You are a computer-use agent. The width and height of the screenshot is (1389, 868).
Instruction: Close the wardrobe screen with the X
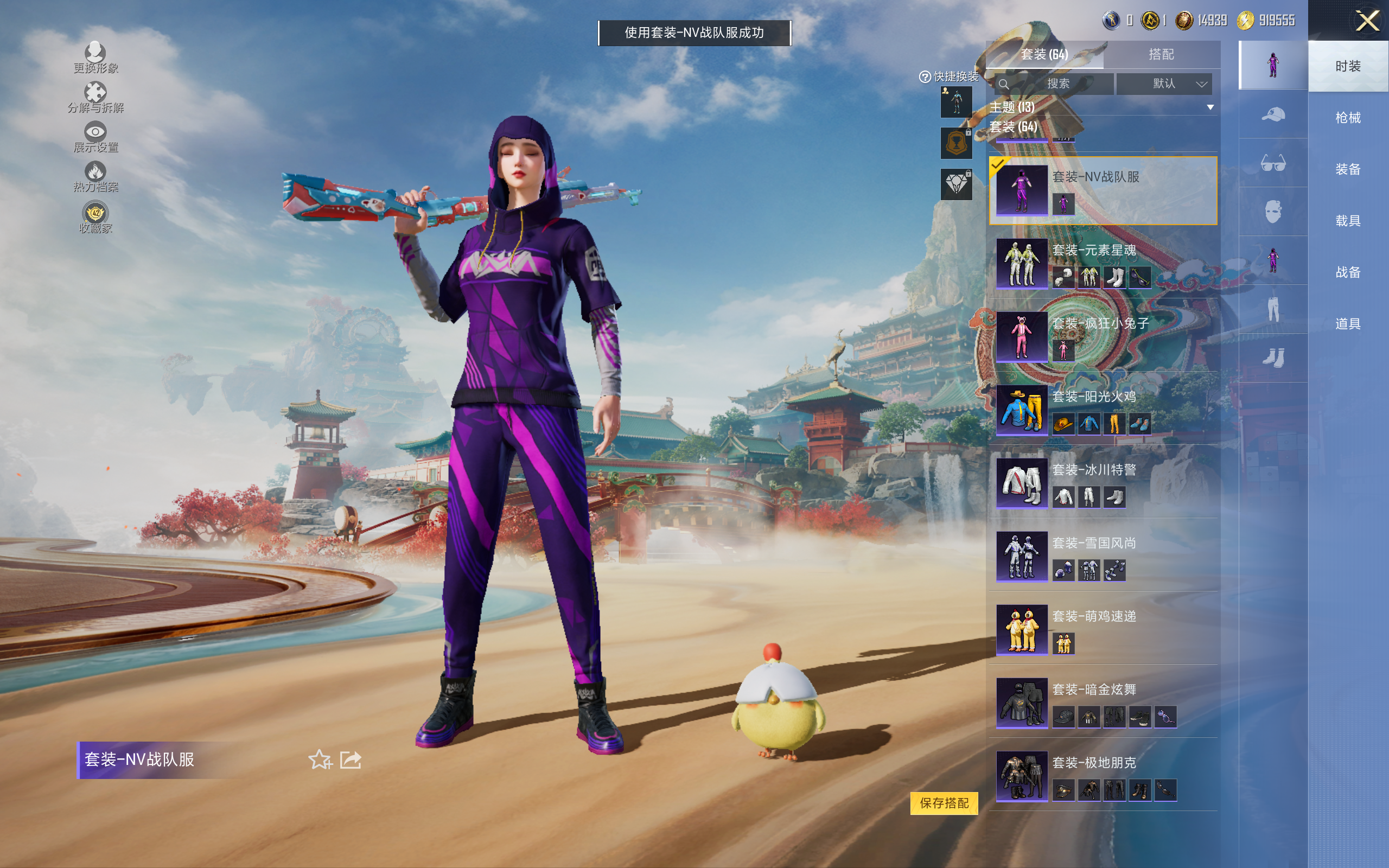1367,21
